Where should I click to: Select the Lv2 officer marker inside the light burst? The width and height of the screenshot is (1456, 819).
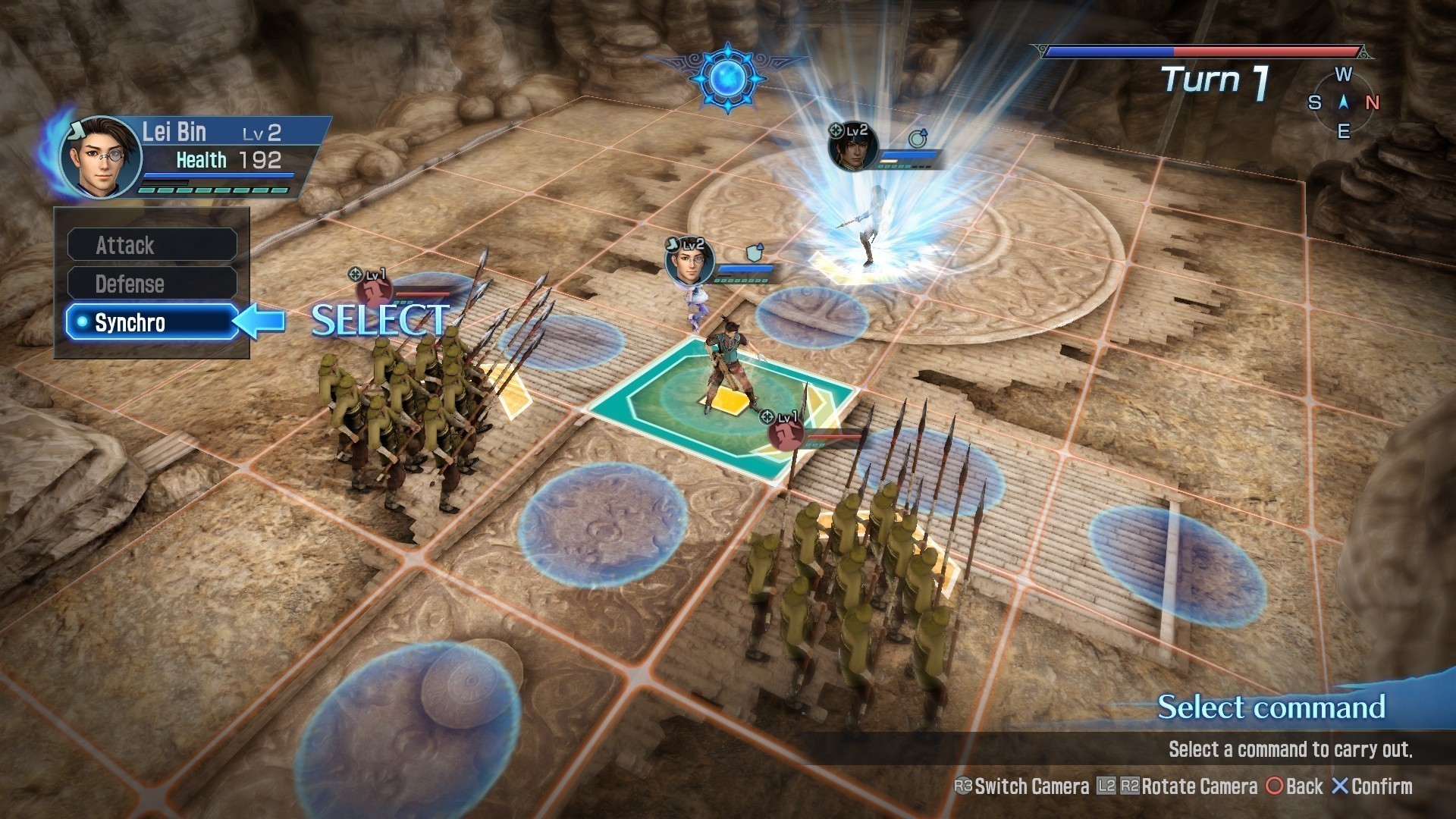pyautogui.click(x=854, y=146)
